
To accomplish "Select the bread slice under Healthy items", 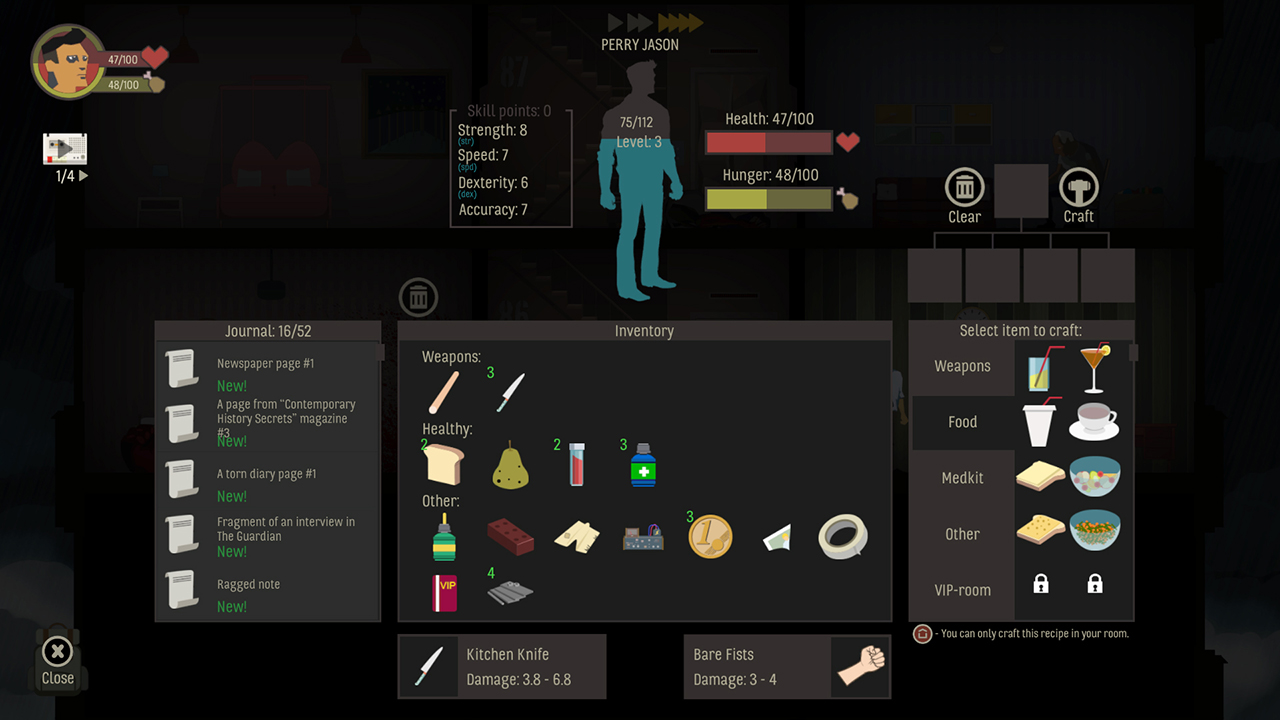I will [443, 463].
